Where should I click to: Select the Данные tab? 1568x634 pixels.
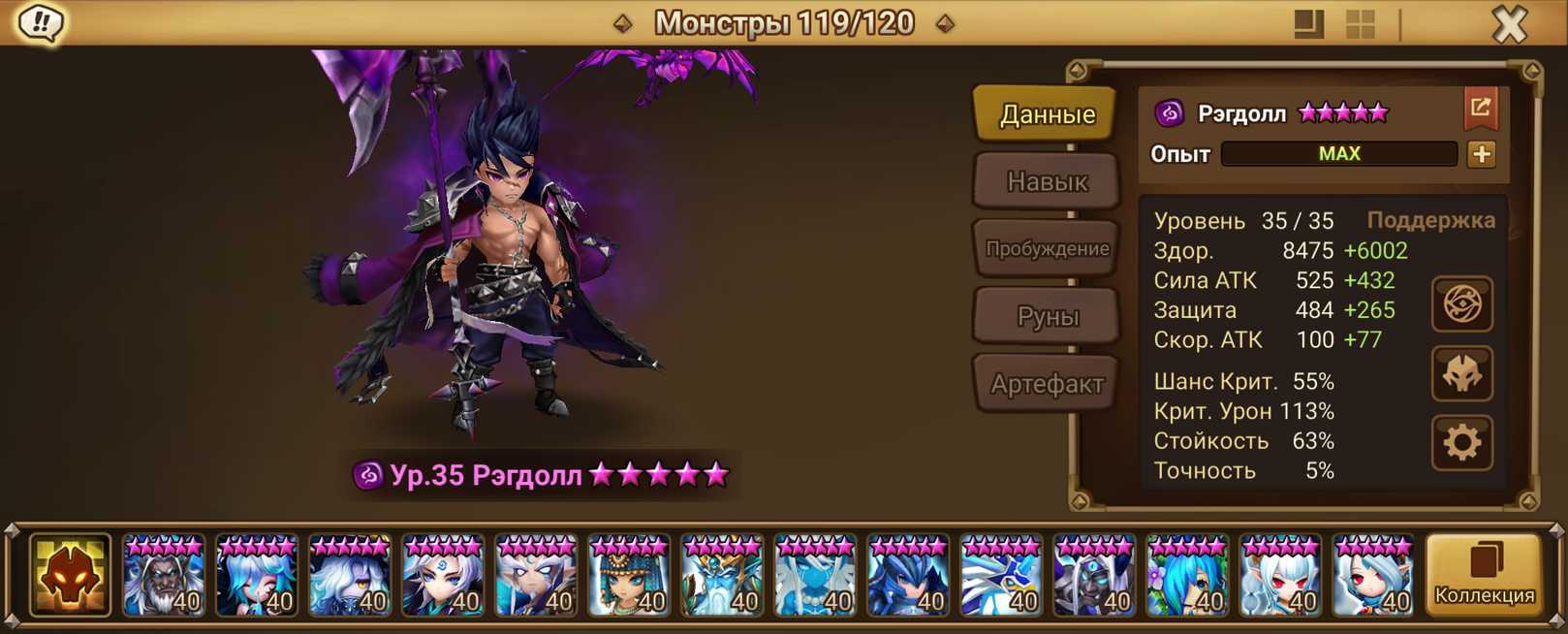[1047, 114]
